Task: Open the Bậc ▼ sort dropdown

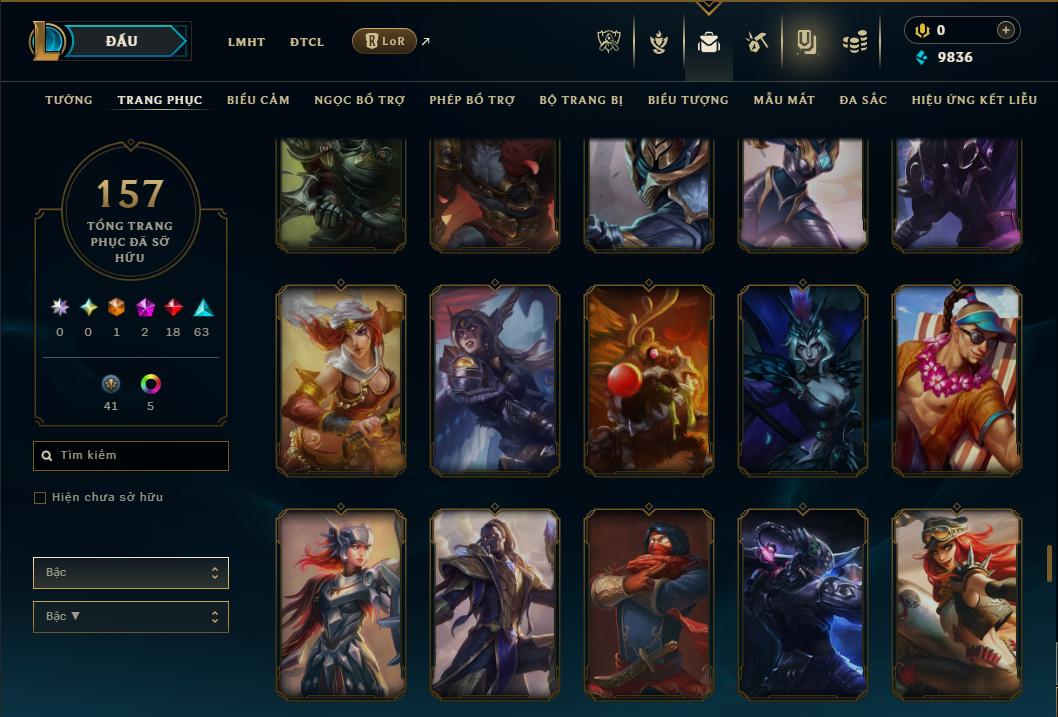Action: (131, 616)
